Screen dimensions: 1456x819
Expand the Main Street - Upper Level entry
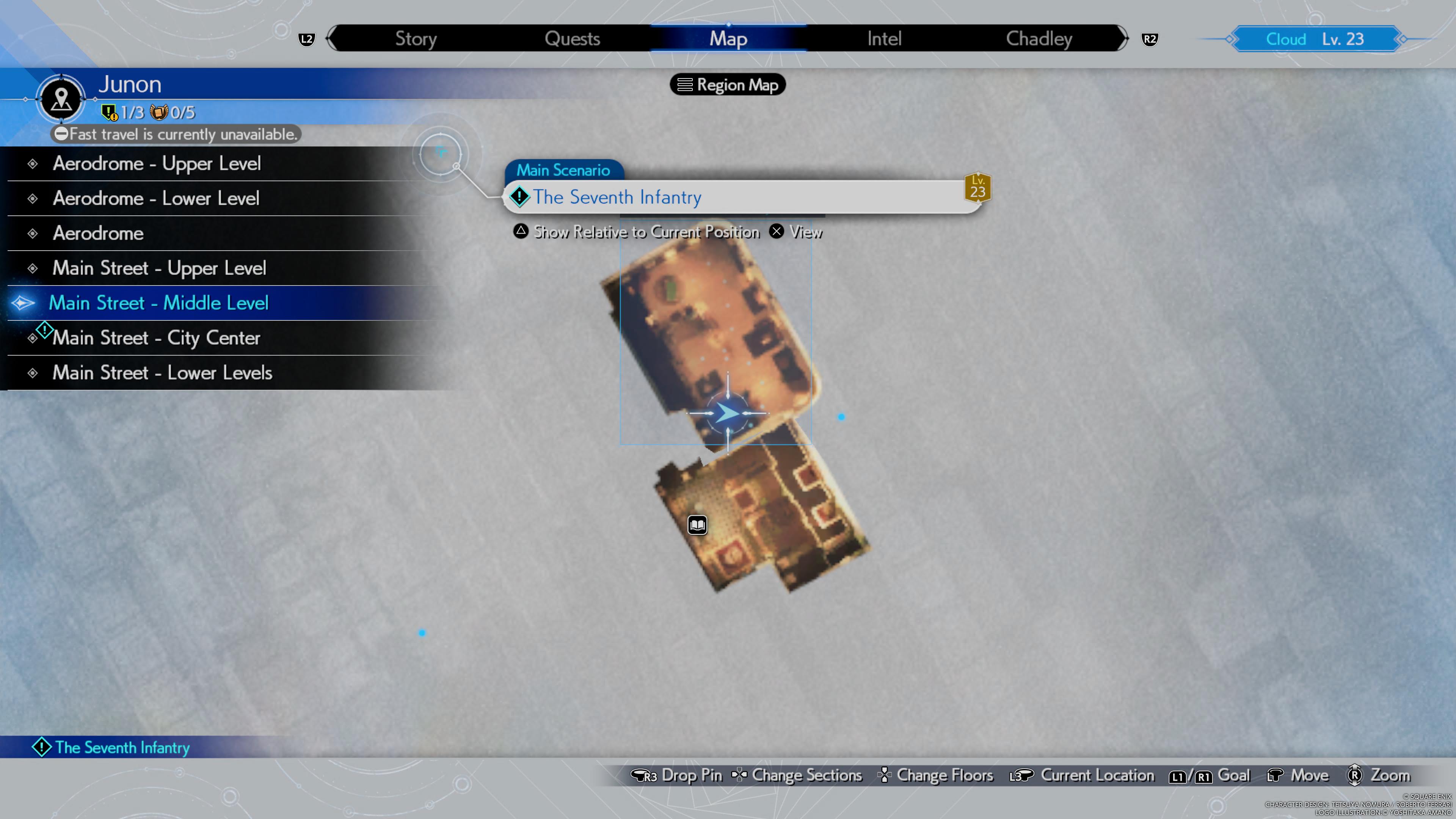point(159,268)
